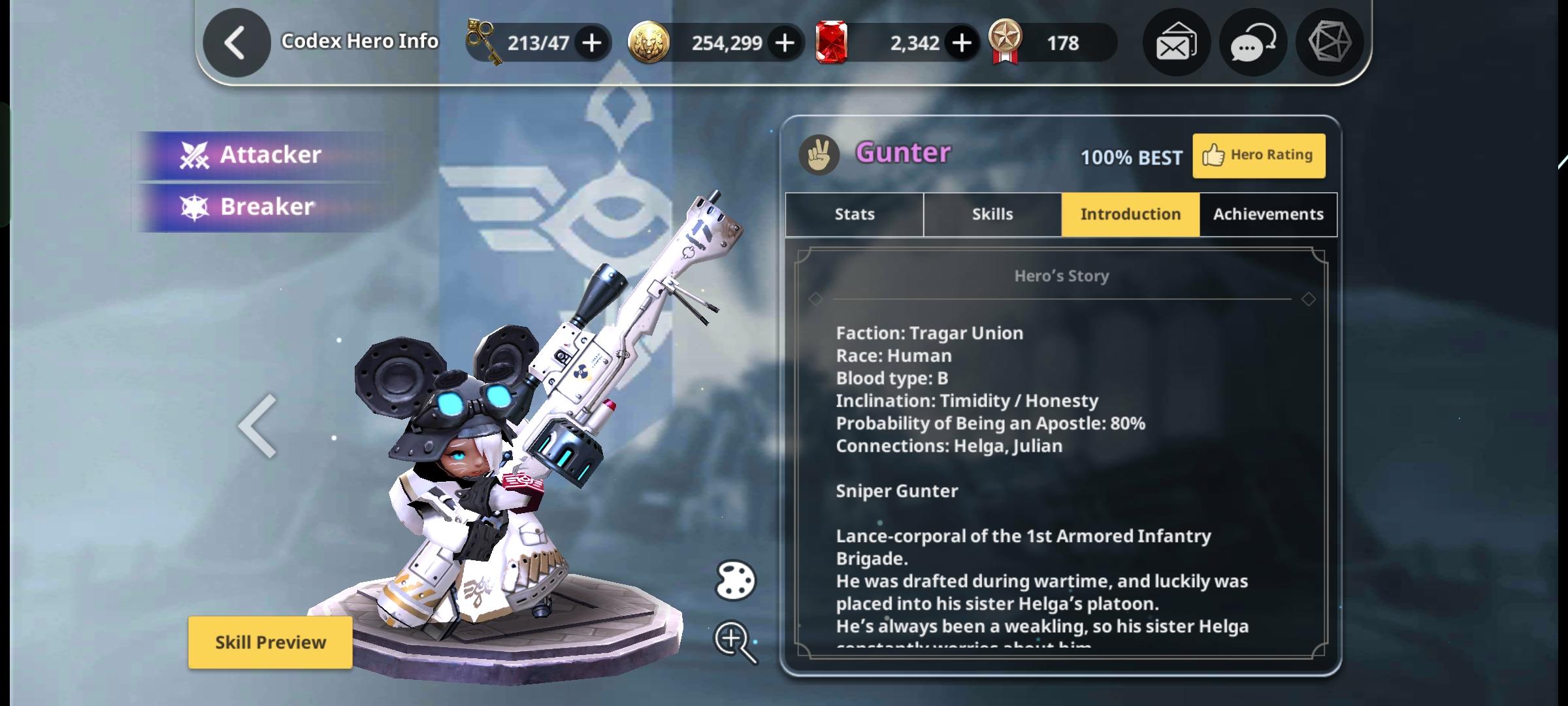
Task: Buy more red rubies via plus button
Action: pyautogui.click(x=961, y=43)
